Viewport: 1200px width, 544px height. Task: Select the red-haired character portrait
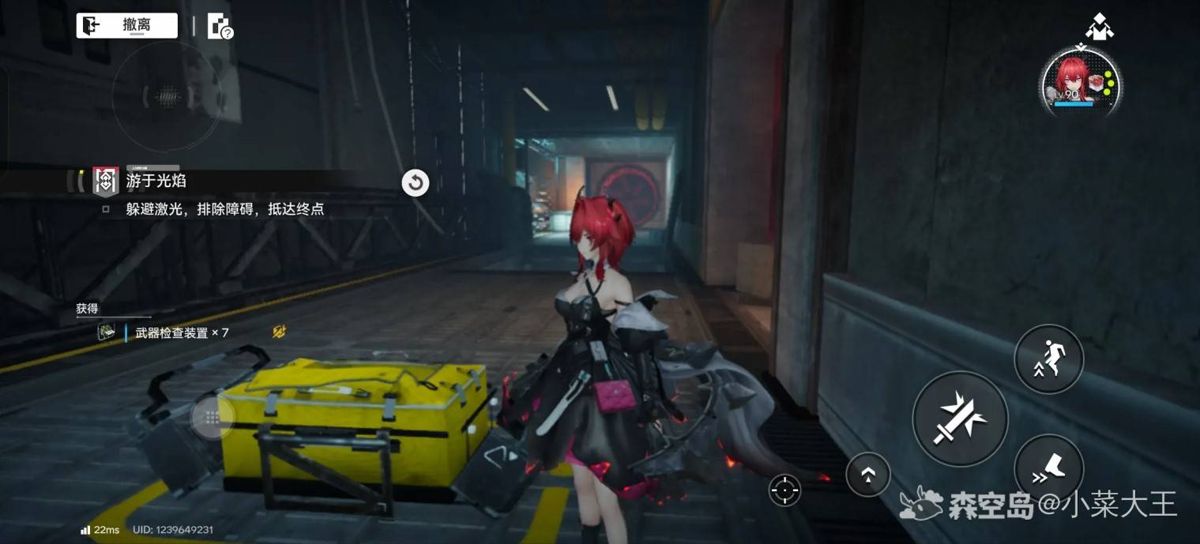(x=1079, y=82)
